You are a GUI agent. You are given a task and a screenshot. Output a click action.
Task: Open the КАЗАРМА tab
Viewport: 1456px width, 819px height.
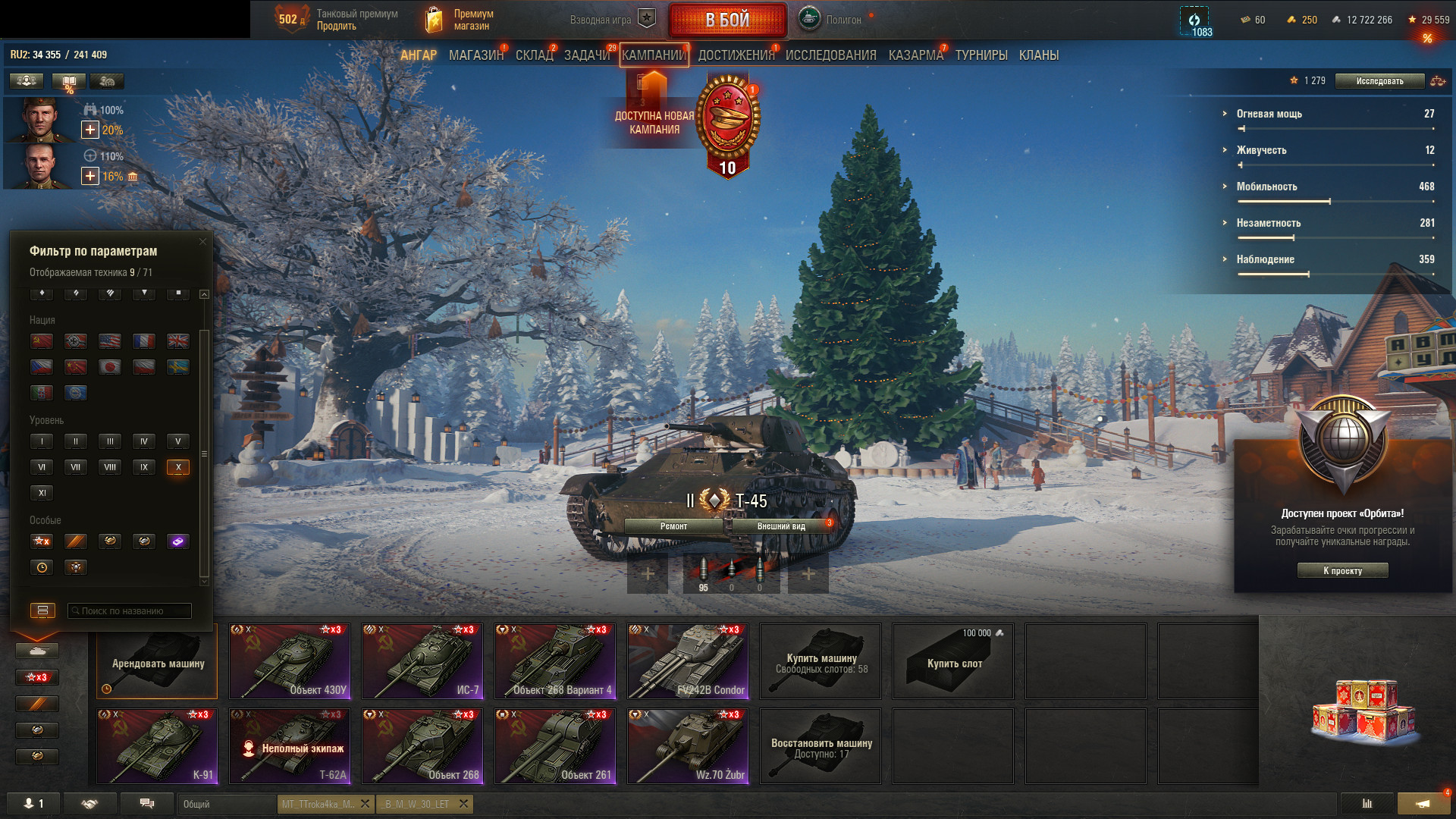tap(915, 55)
